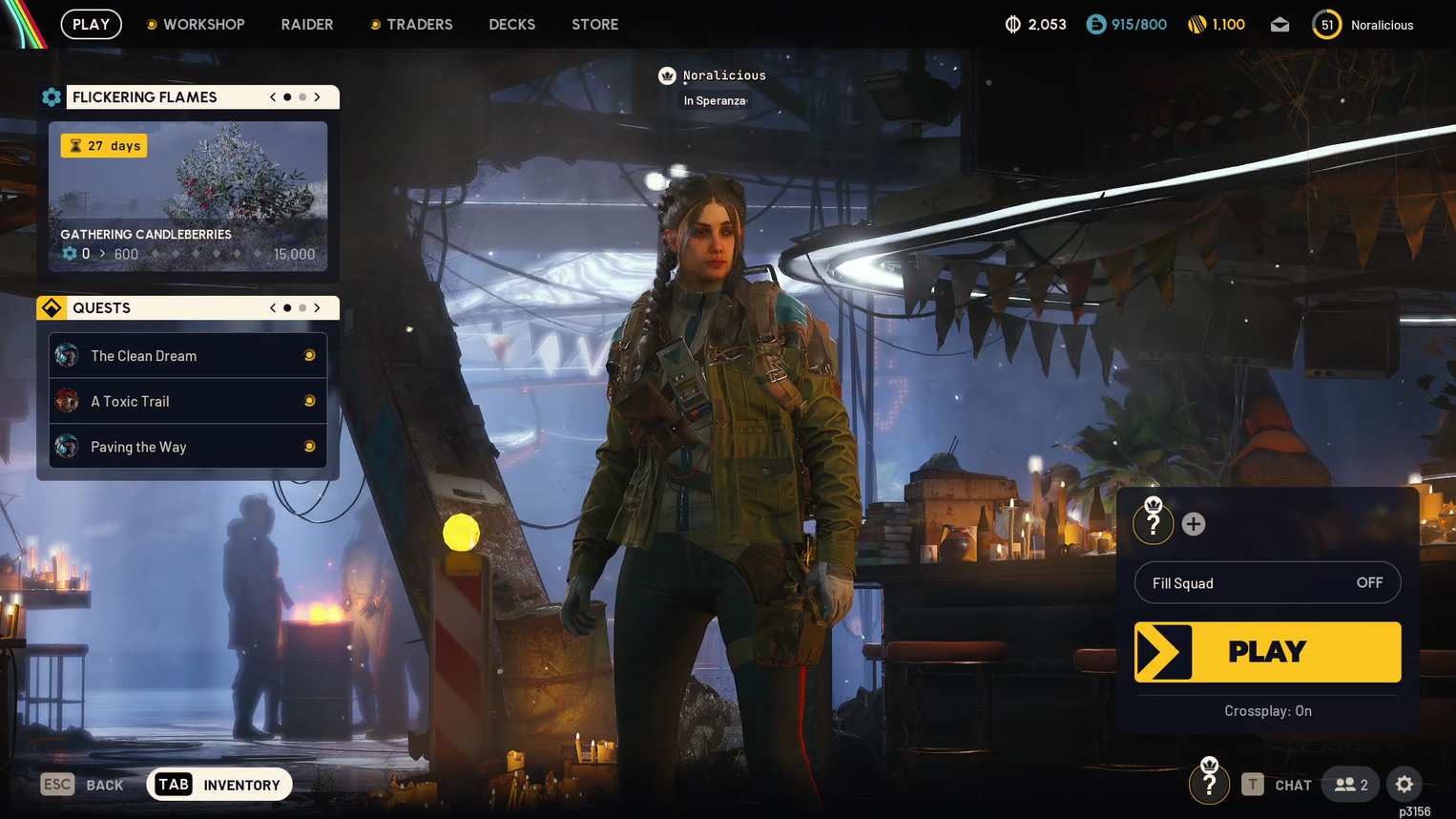Select Paving the Way quest
1456x819 pixels.
(188, 447)
